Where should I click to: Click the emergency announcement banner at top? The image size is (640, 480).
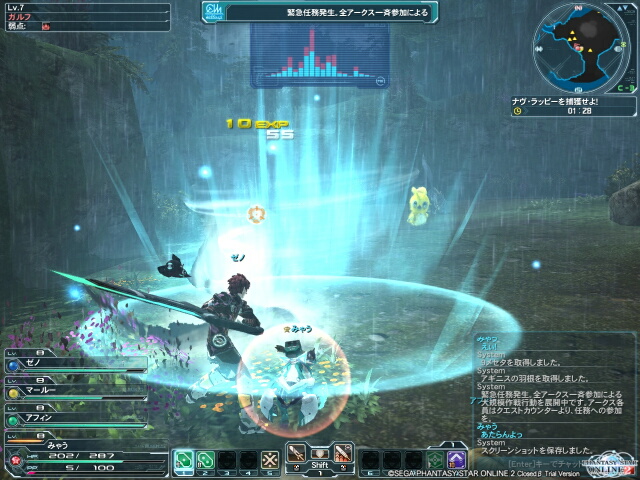pos(322,13)
